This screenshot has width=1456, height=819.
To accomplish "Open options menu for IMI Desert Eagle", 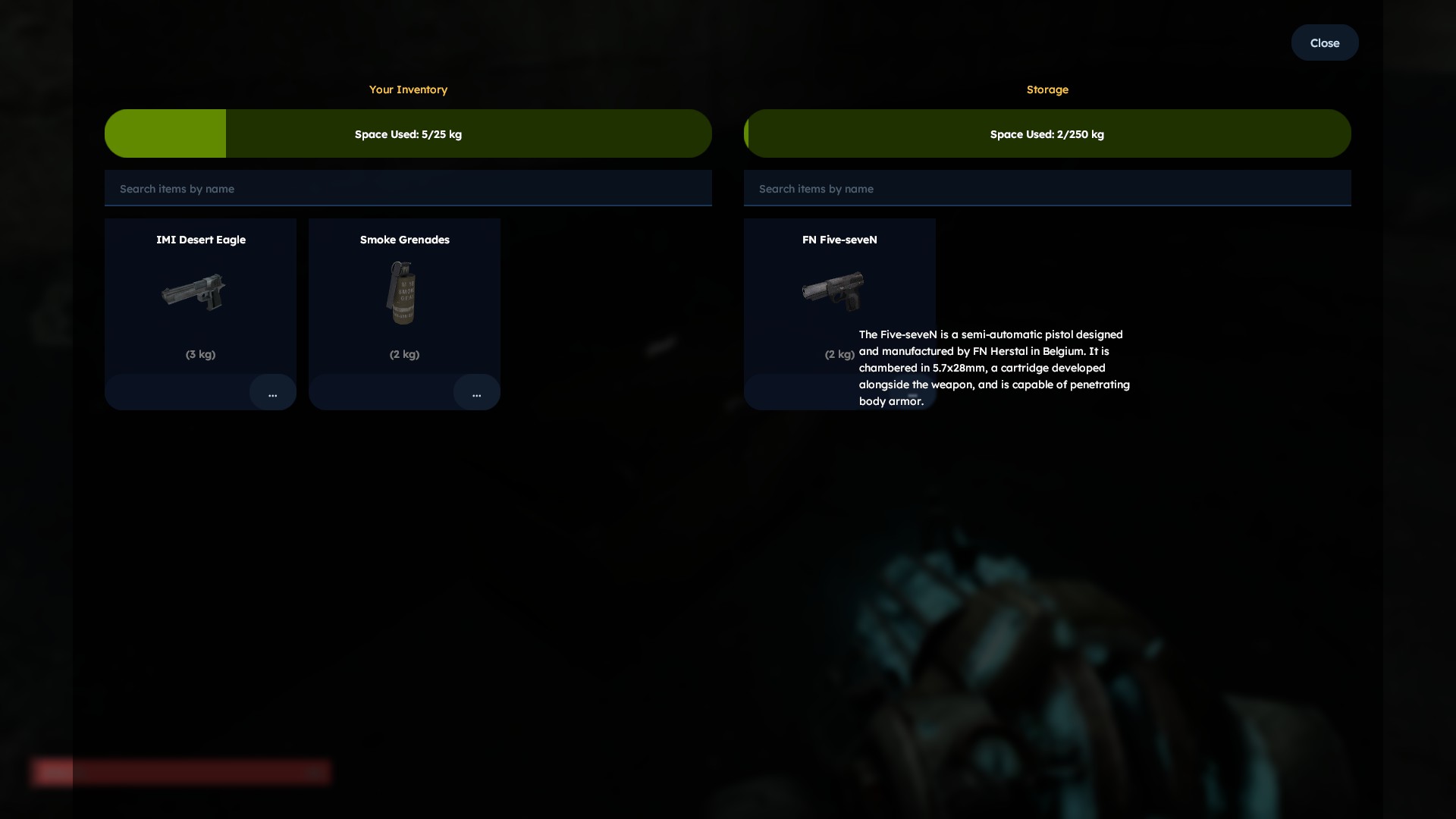I will coord(272,393).
